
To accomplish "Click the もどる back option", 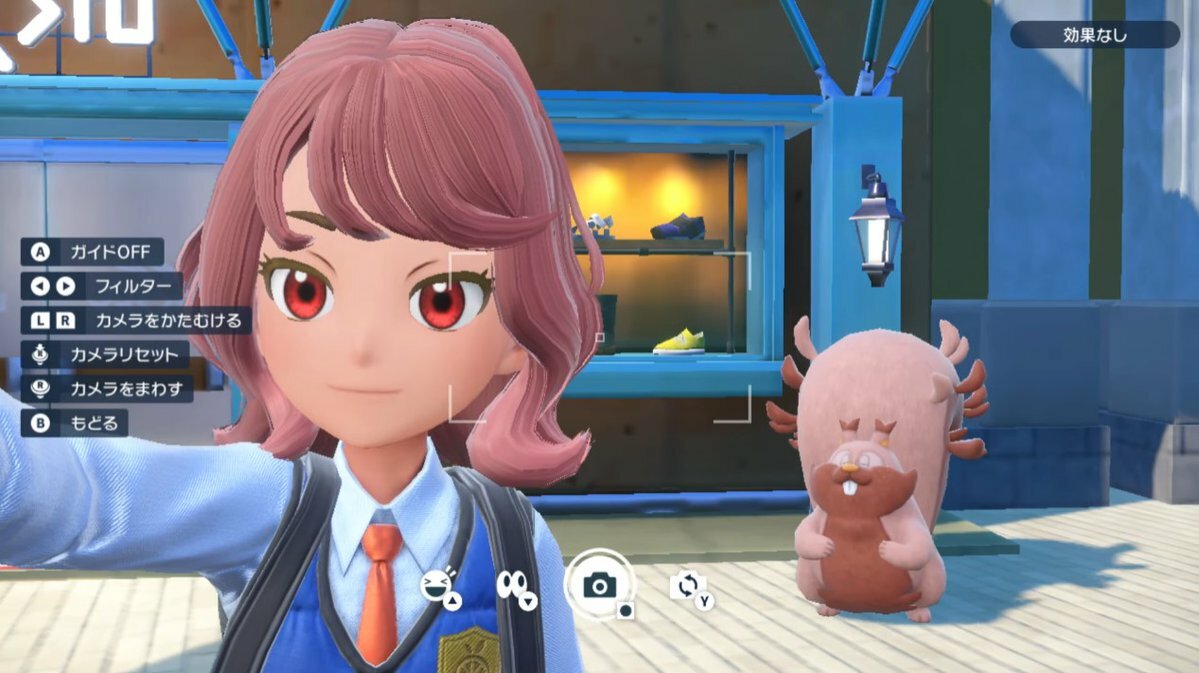I will pyautogui.click(x=76, y=424).
